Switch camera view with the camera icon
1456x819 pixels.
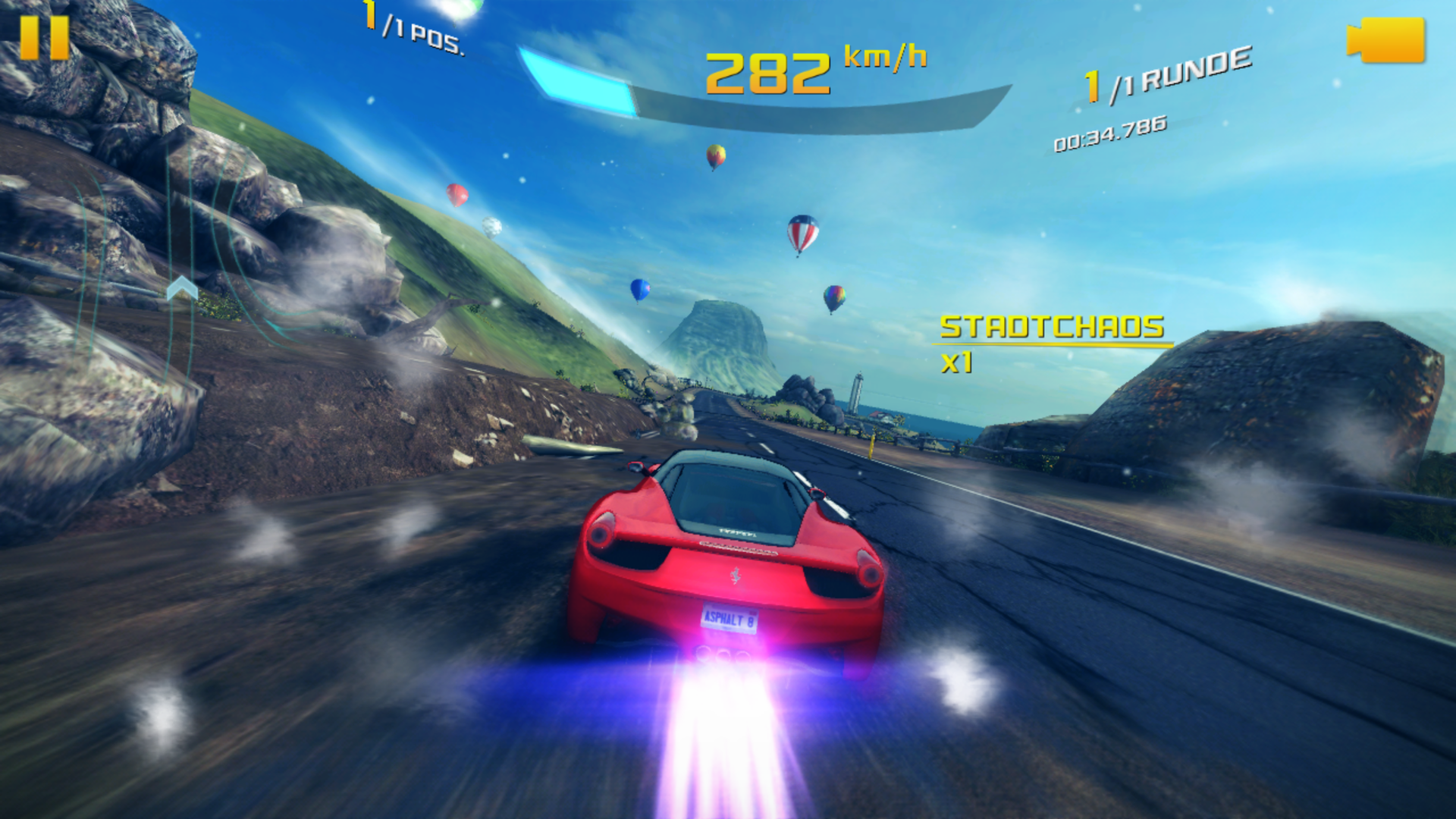coord(1385,41)
